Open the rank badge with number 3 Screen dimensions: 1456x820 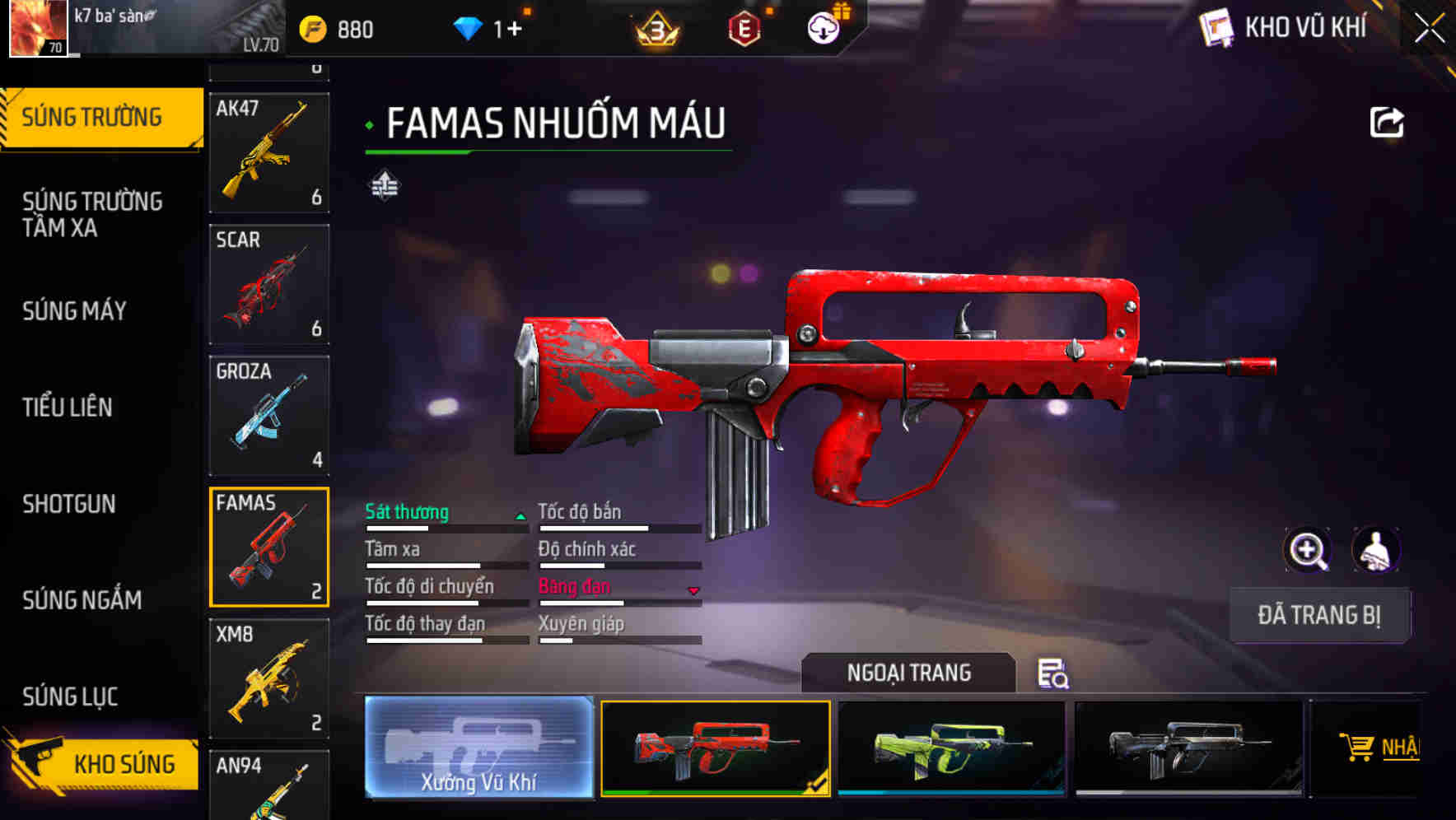[x=655, y=30]
